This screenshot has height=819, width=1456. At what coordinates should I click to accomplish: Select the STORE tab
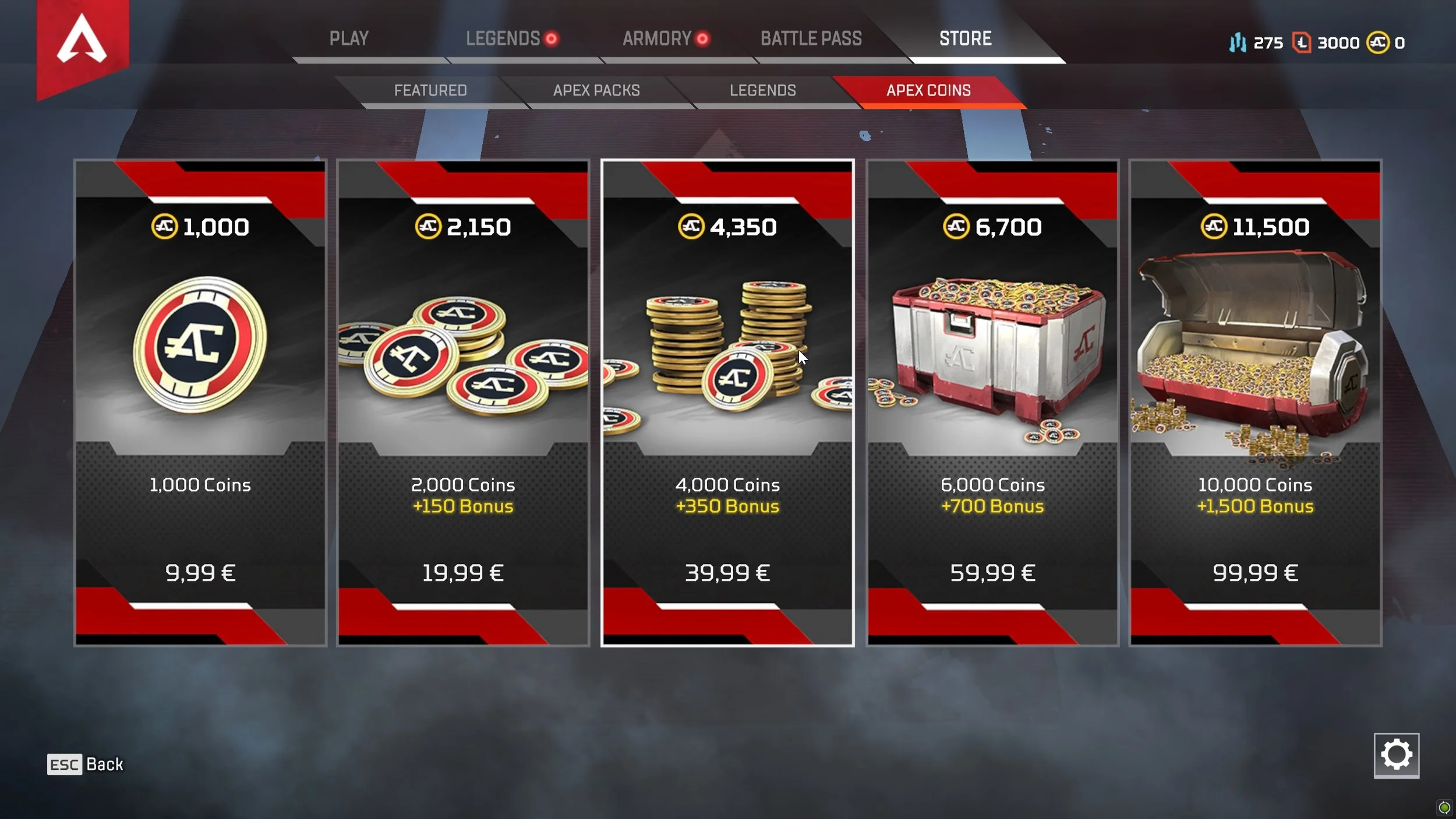tap(964, 39)
